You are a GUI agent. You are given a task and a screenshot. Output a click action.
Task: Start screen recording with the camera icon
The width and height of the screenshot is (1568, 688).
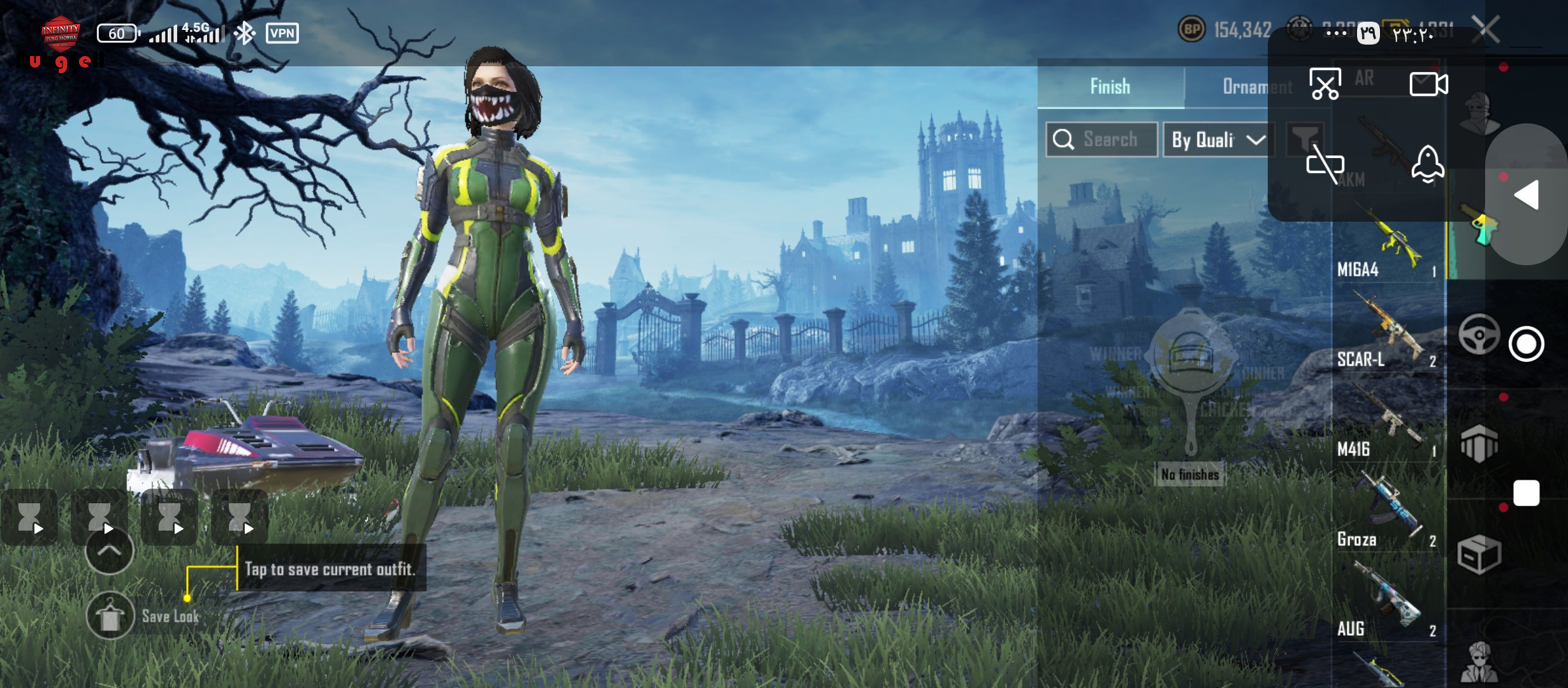click(1428, 84)
